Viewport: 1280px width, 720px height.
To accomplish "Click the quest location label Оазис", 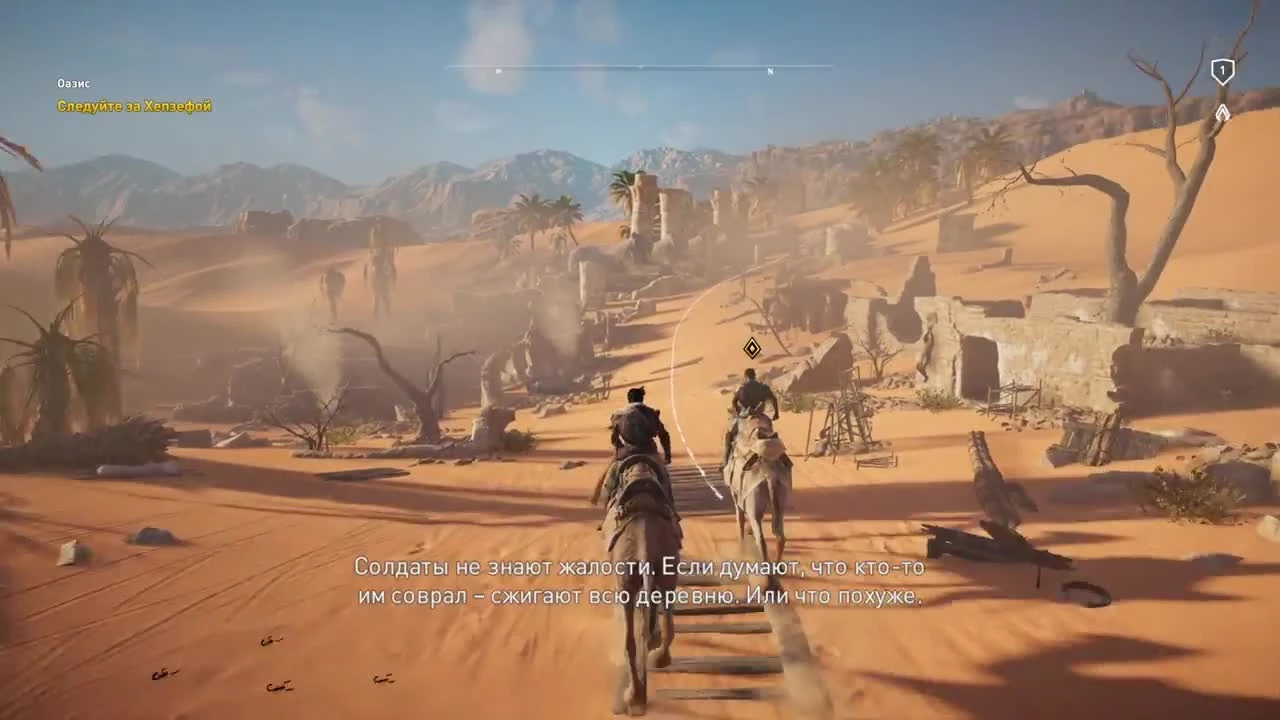I will [73, 84].
